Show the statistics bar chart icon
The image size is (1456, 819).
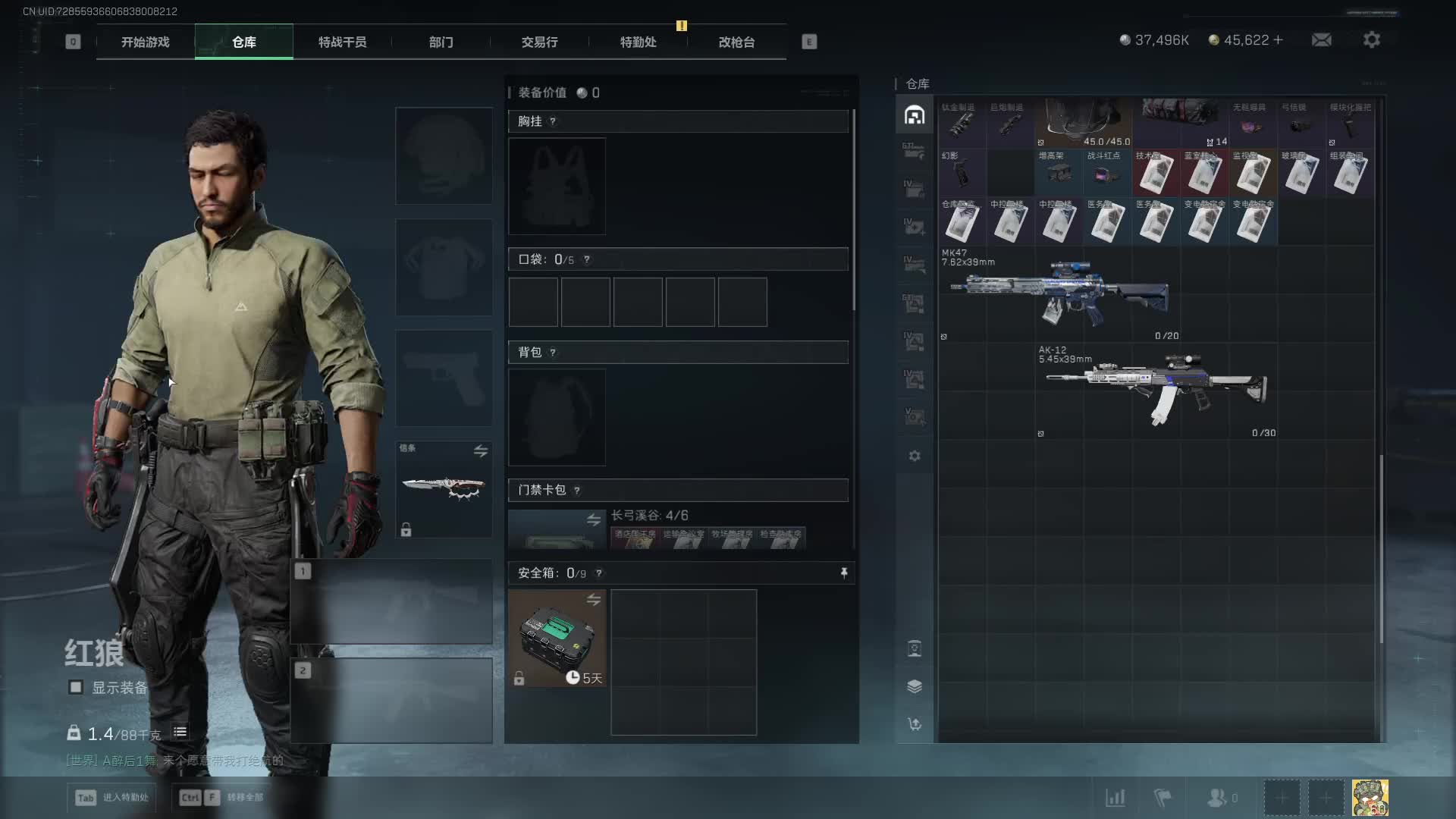(1115, 798)
